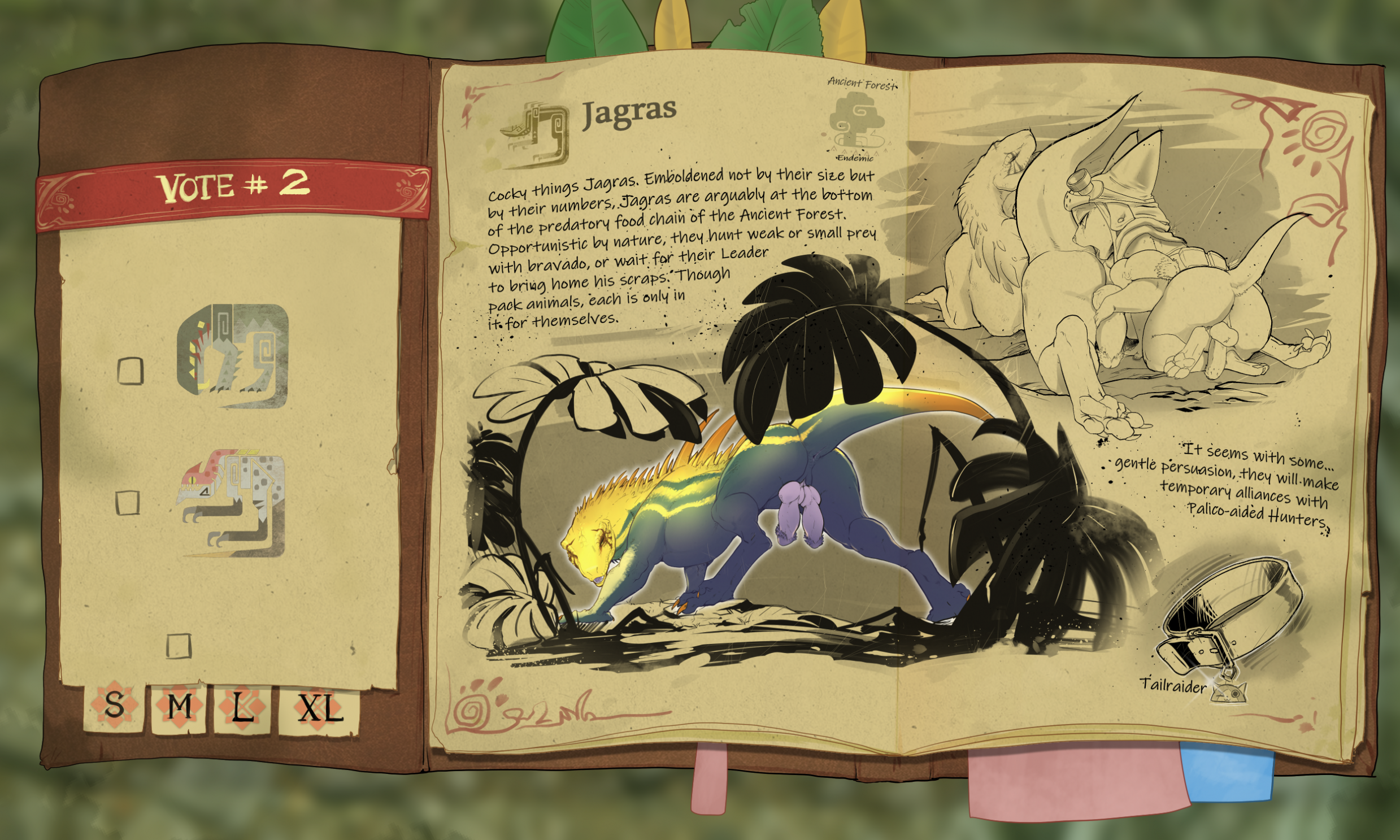The height and width of the screenshot is (840, 1400).
Task: Tick the bottom checkbox with no icon
Action: click(x=179, y=646)
